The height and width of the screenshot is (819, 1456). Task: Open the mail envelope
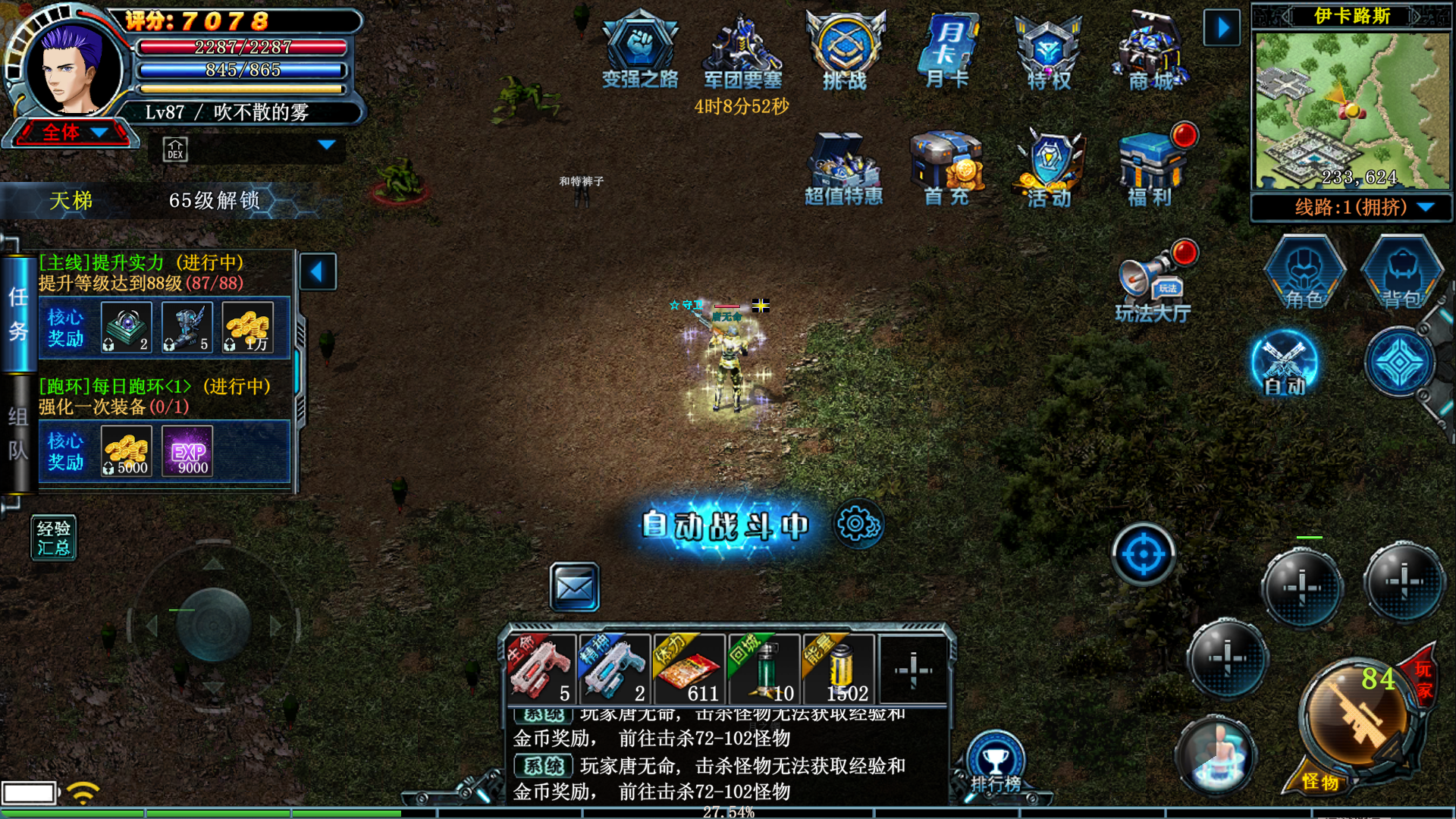tap(574, 587)
